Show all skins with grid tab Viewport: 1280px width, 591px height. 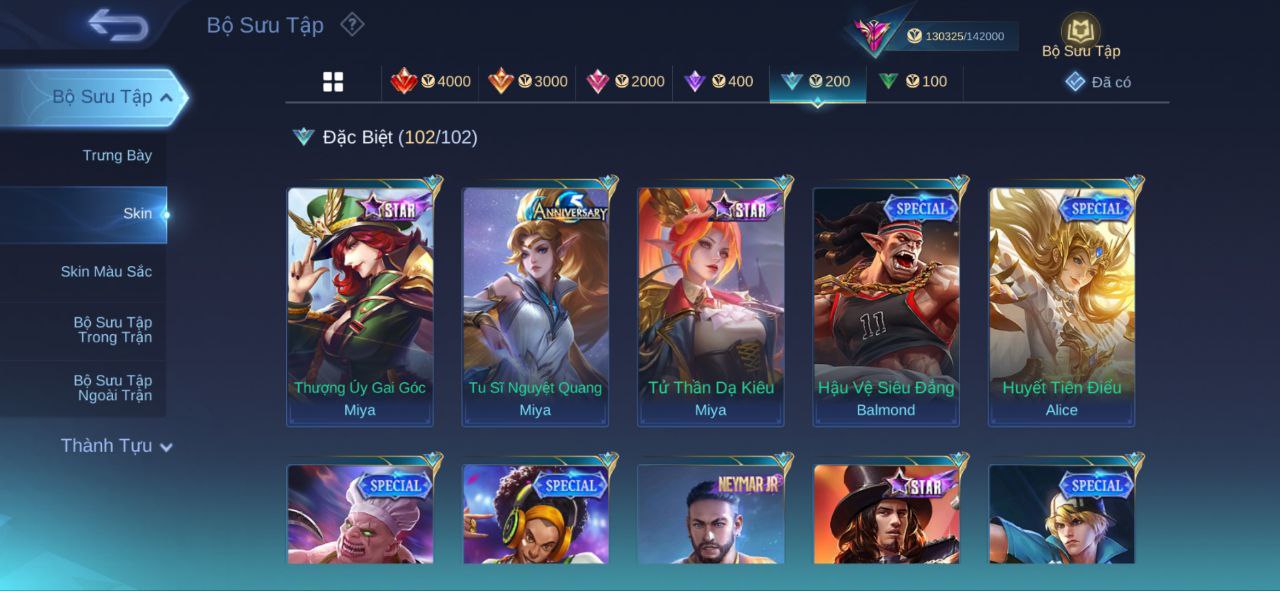coord(333,82)
